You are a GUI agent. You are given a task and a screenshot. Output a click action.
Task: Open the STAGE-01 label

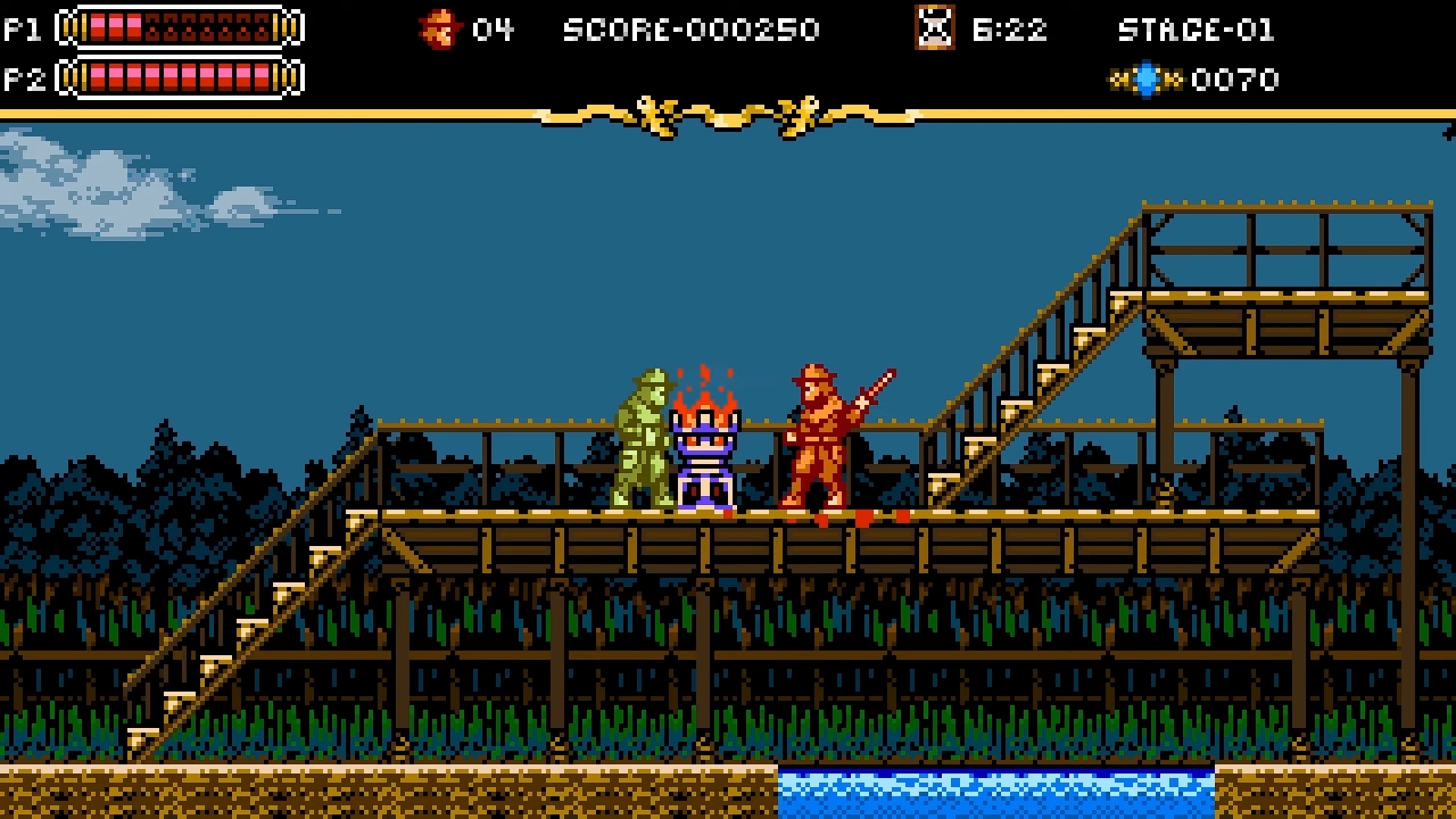[x=1197, y=30]
